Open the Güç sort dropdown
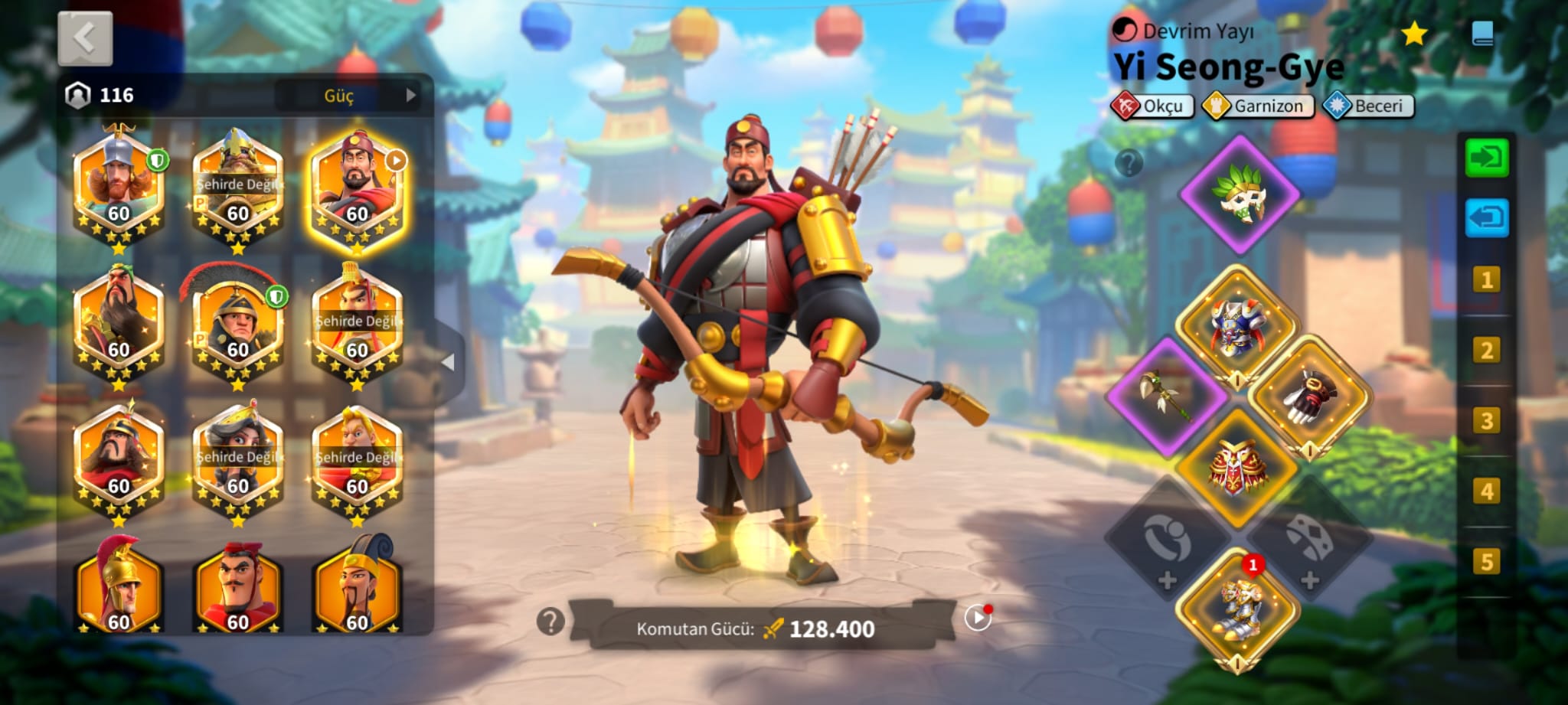This screenshot has width=1568, height=705. [349, 96]
